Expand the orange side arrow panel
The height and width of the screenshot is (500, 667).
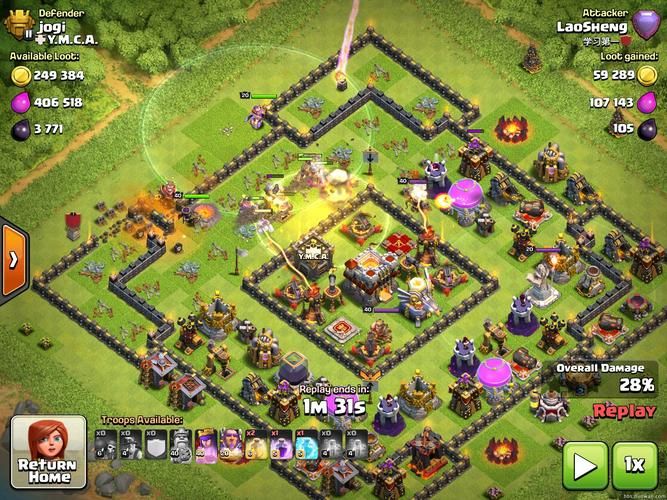tap(12, 260)
